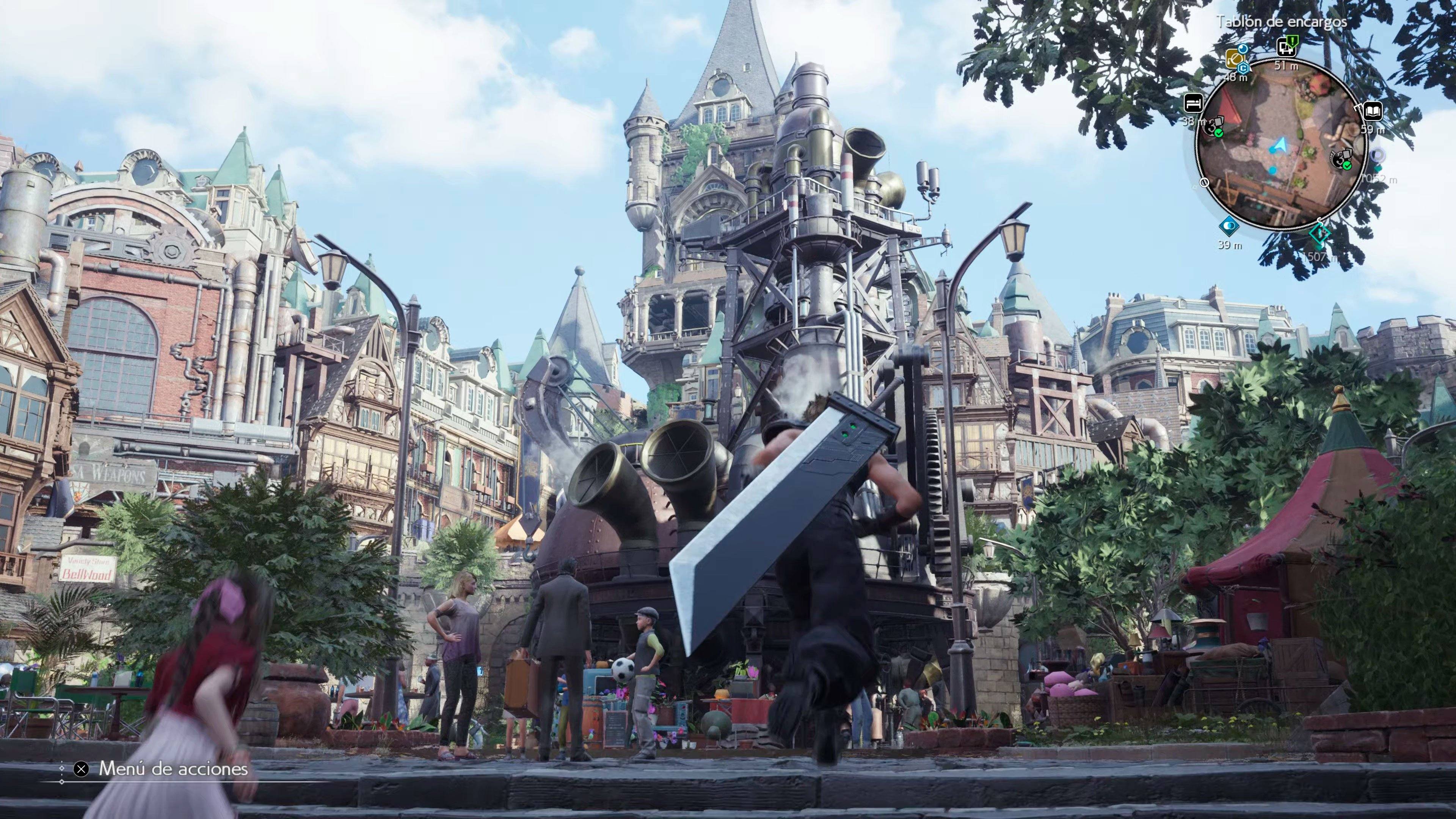Click the book shop icon at 59 m

pyautogui.click(x=1373, y=111)
